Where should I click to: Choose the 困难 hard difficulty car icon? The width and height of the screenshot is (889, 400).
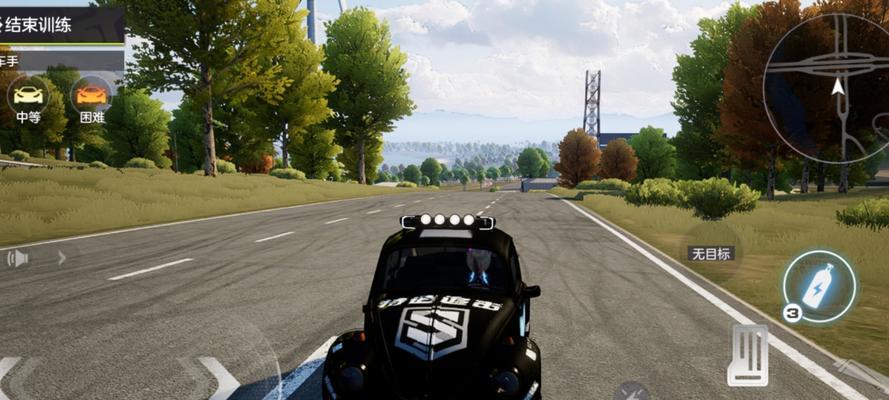point(91,96)
